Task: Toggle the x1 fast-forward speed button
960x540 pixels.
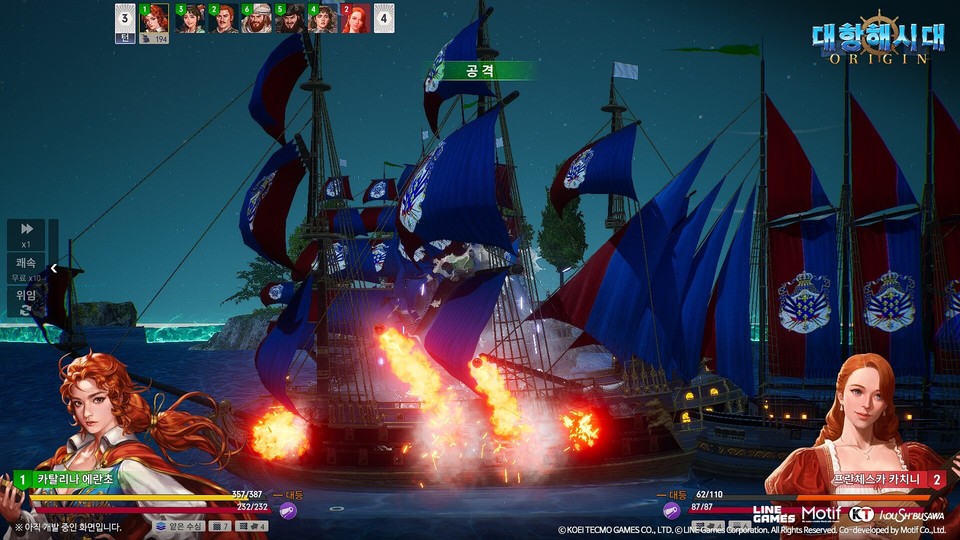Action: 26,234
